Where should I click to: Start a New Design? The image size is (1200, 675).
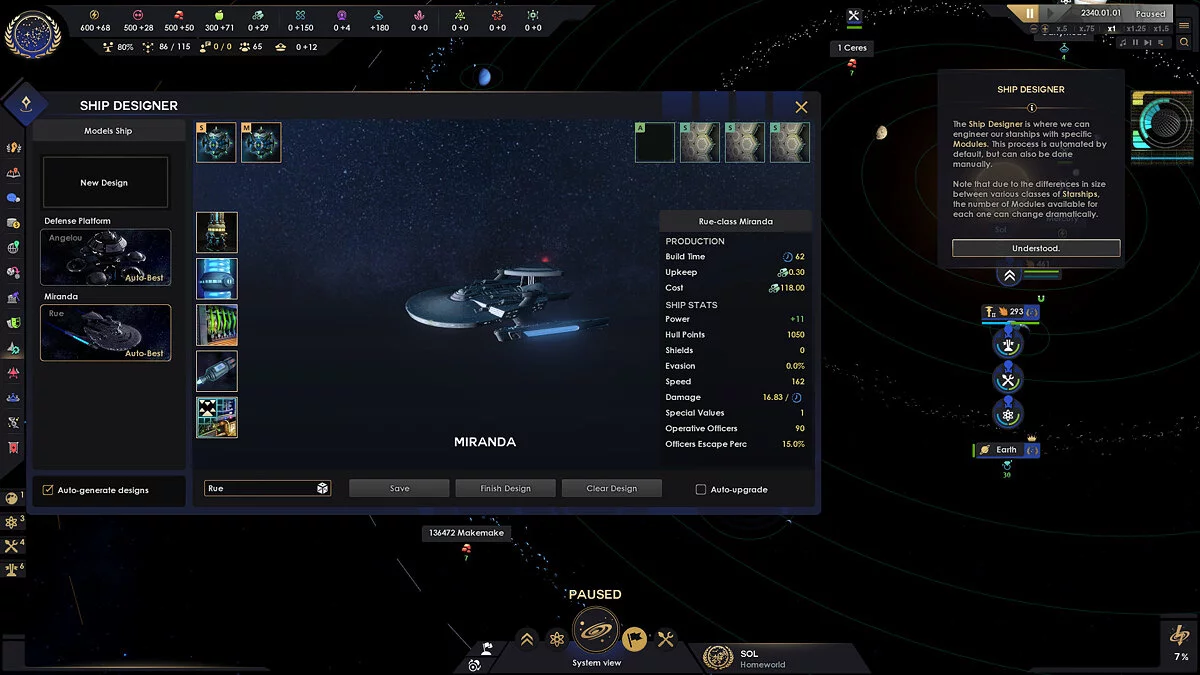104,183
